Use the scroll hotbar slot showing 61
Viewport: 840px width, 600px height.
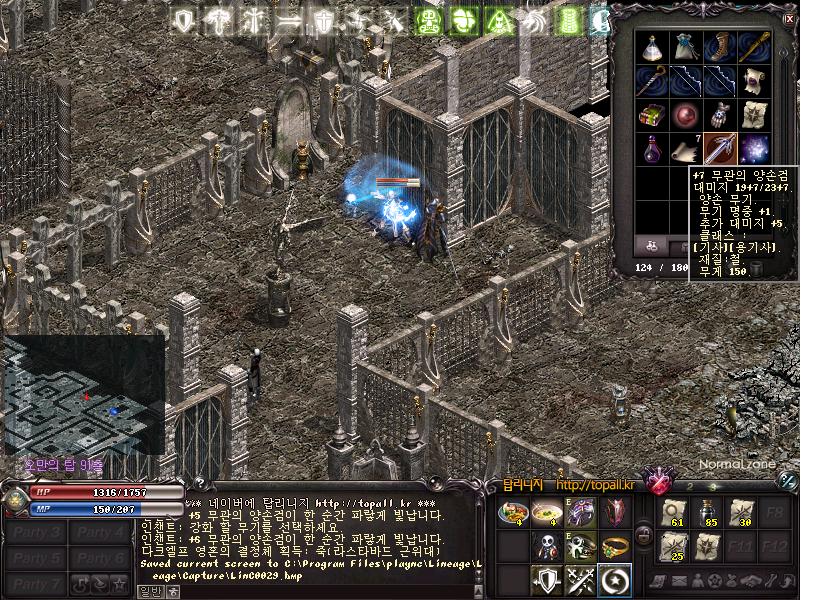(673, 513)
